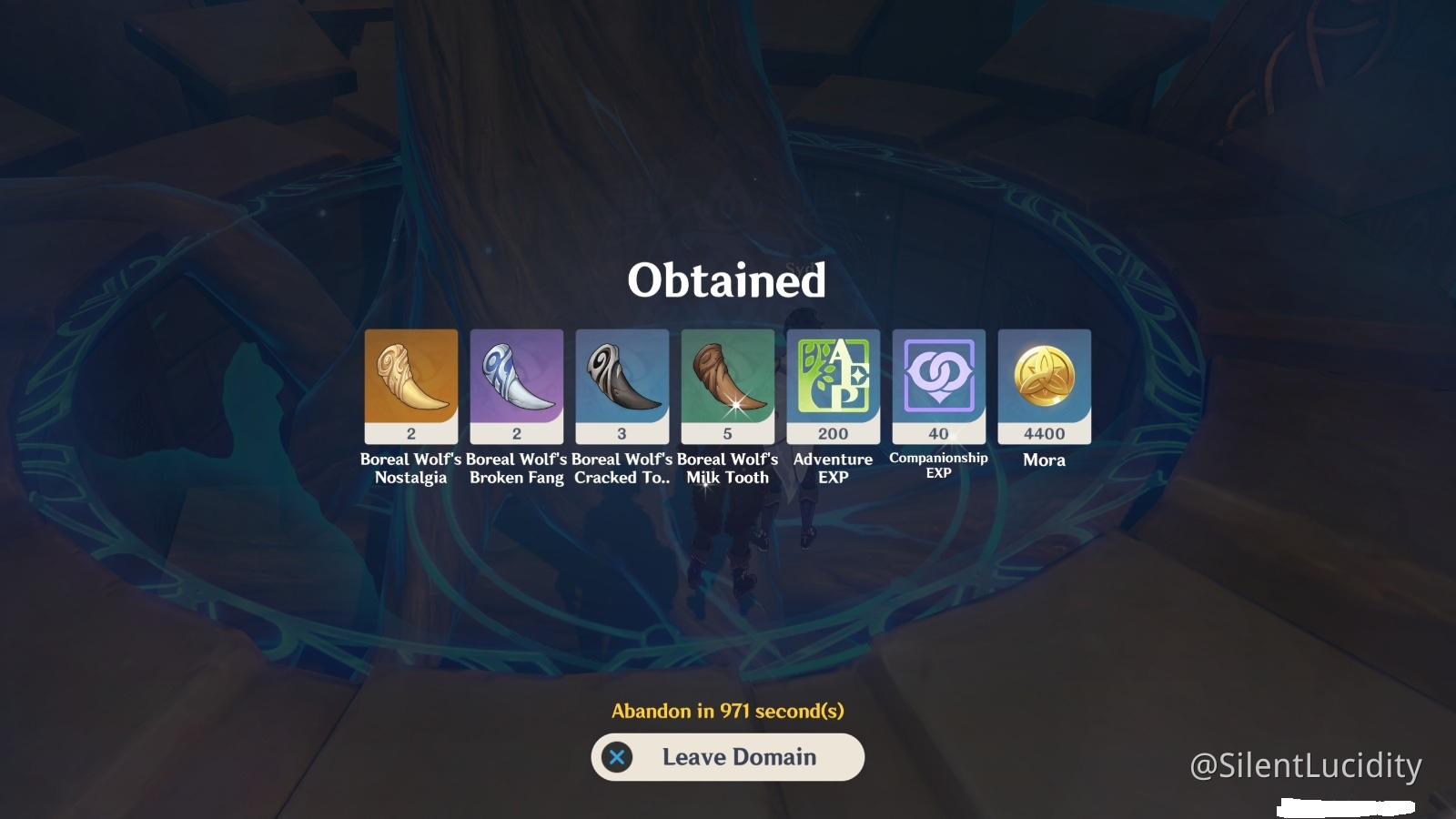This screenshot has width=1456, height=819.
Task: Click the Obtained title text
Action: [727, 280]
